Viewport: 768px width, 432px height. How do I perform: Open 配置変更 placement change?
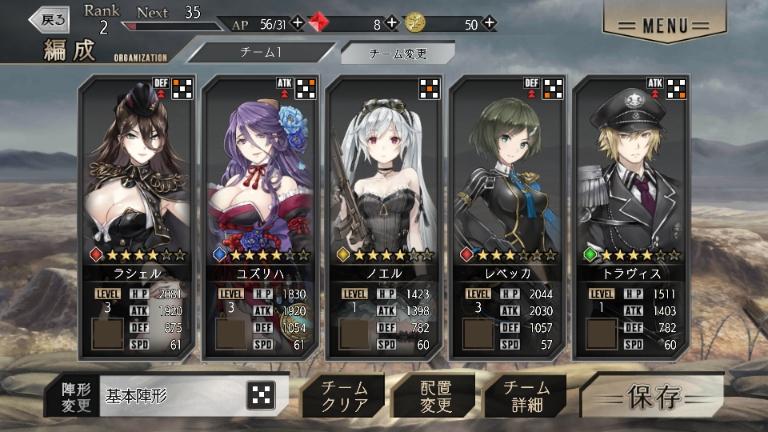coord(434,396)
